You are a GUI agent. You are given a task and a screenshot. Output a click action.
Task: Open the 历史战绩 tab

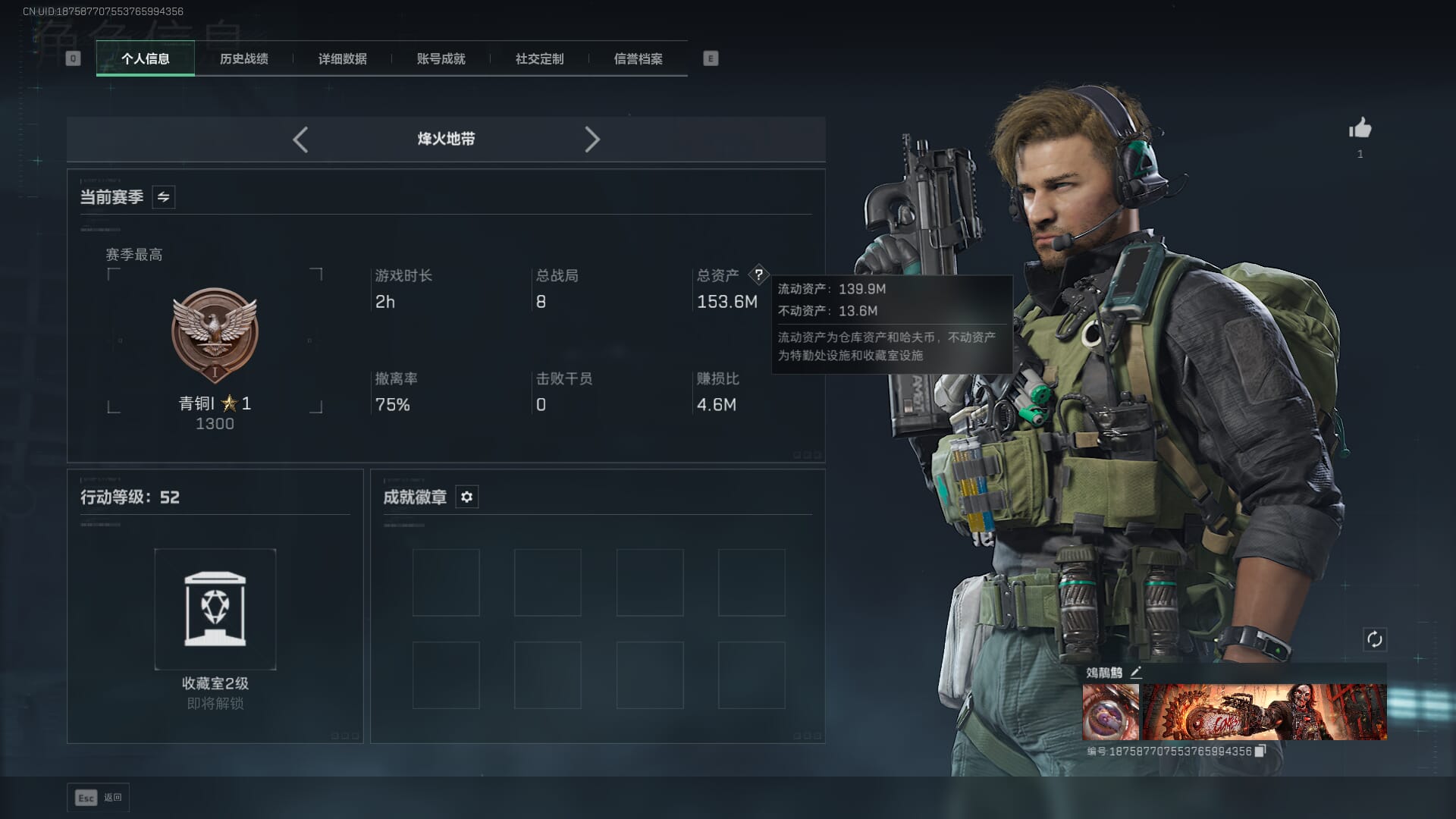click(x=243, y=59)
